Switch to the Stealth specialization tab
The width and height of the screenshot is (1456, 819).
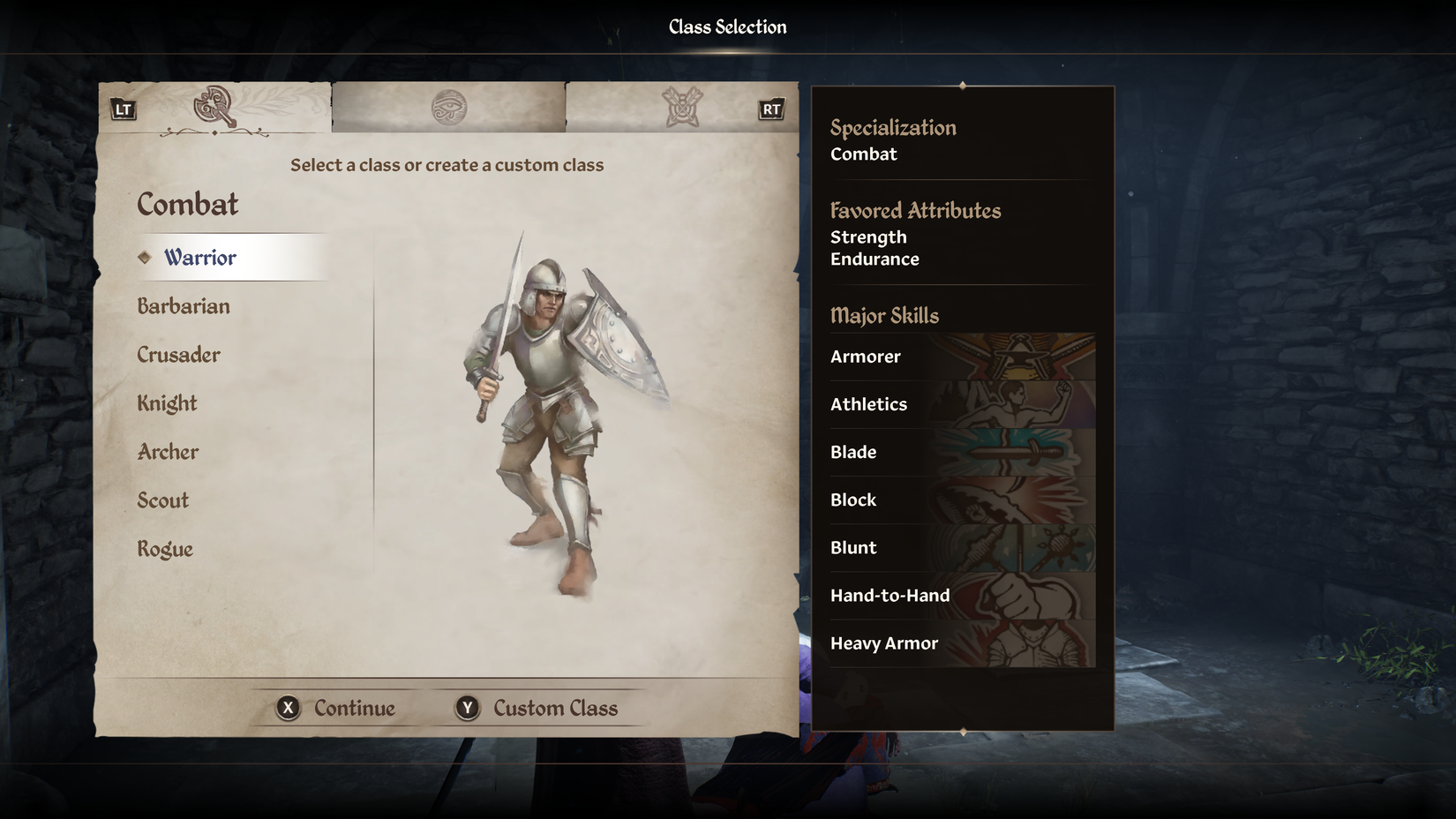(682, 108)
